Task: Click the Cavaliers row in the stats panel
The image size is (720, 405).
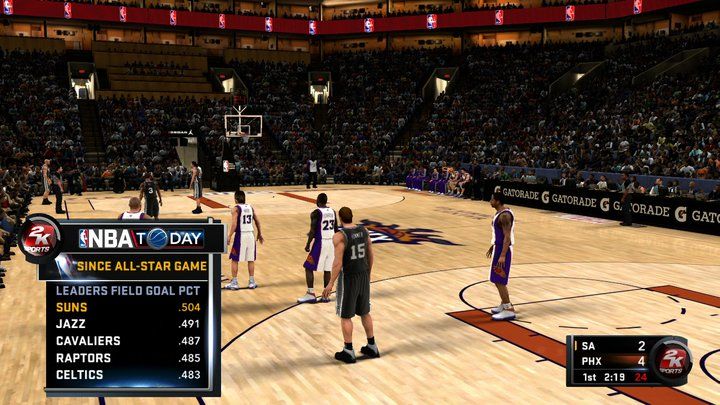Action: (127, 341)
